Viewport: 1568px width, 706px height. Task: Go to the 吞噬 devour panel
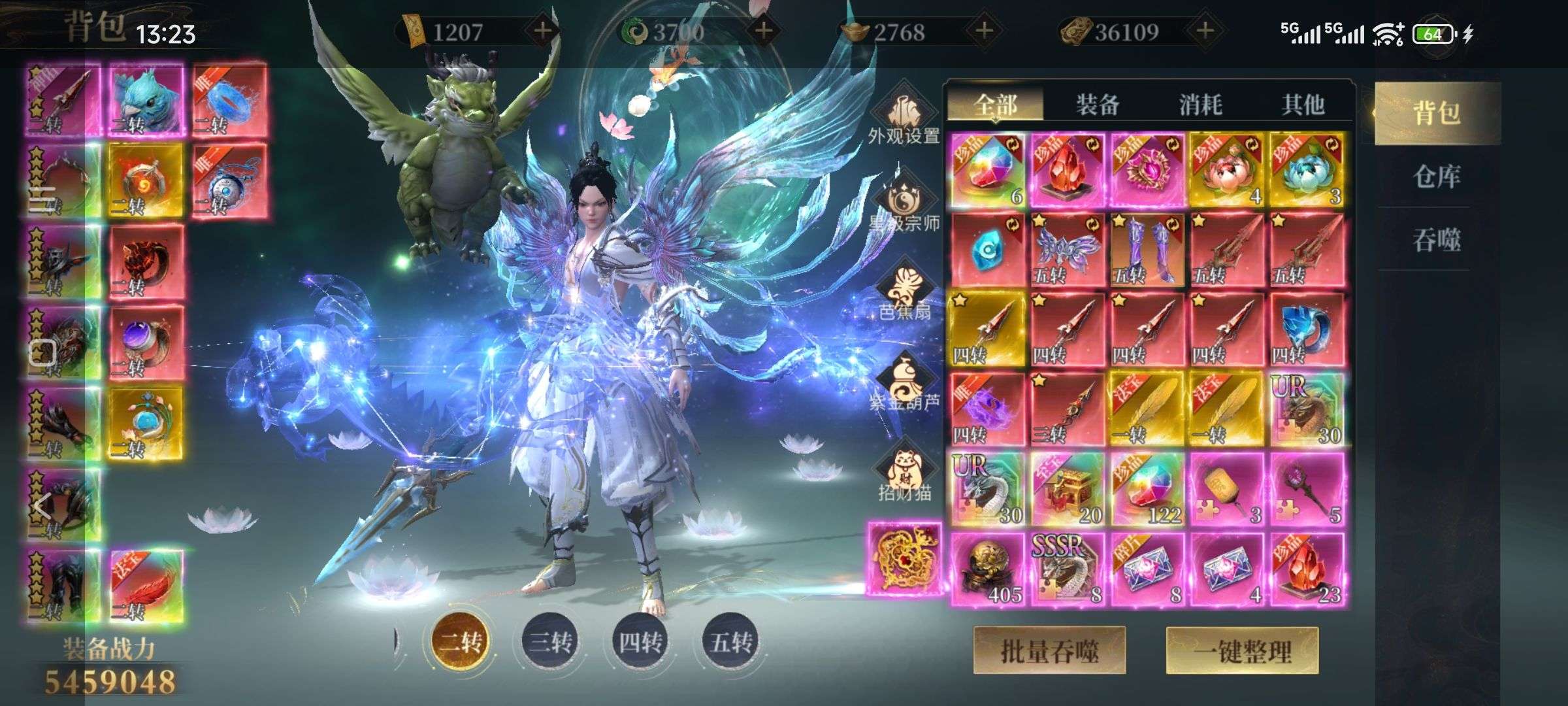[x=1436, y=240]
